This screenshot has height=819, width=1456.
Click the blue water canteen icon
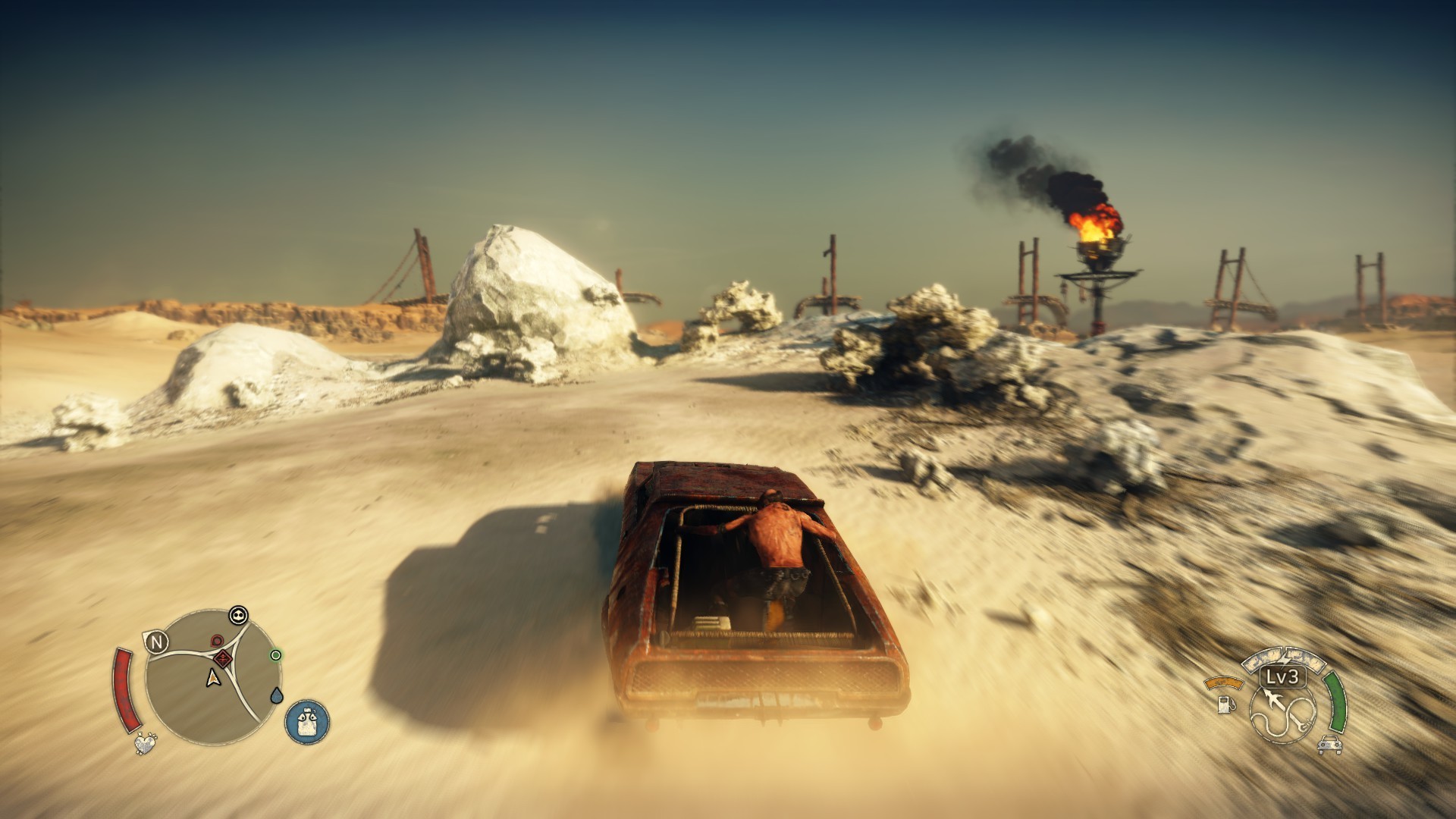tap(307, 720)
